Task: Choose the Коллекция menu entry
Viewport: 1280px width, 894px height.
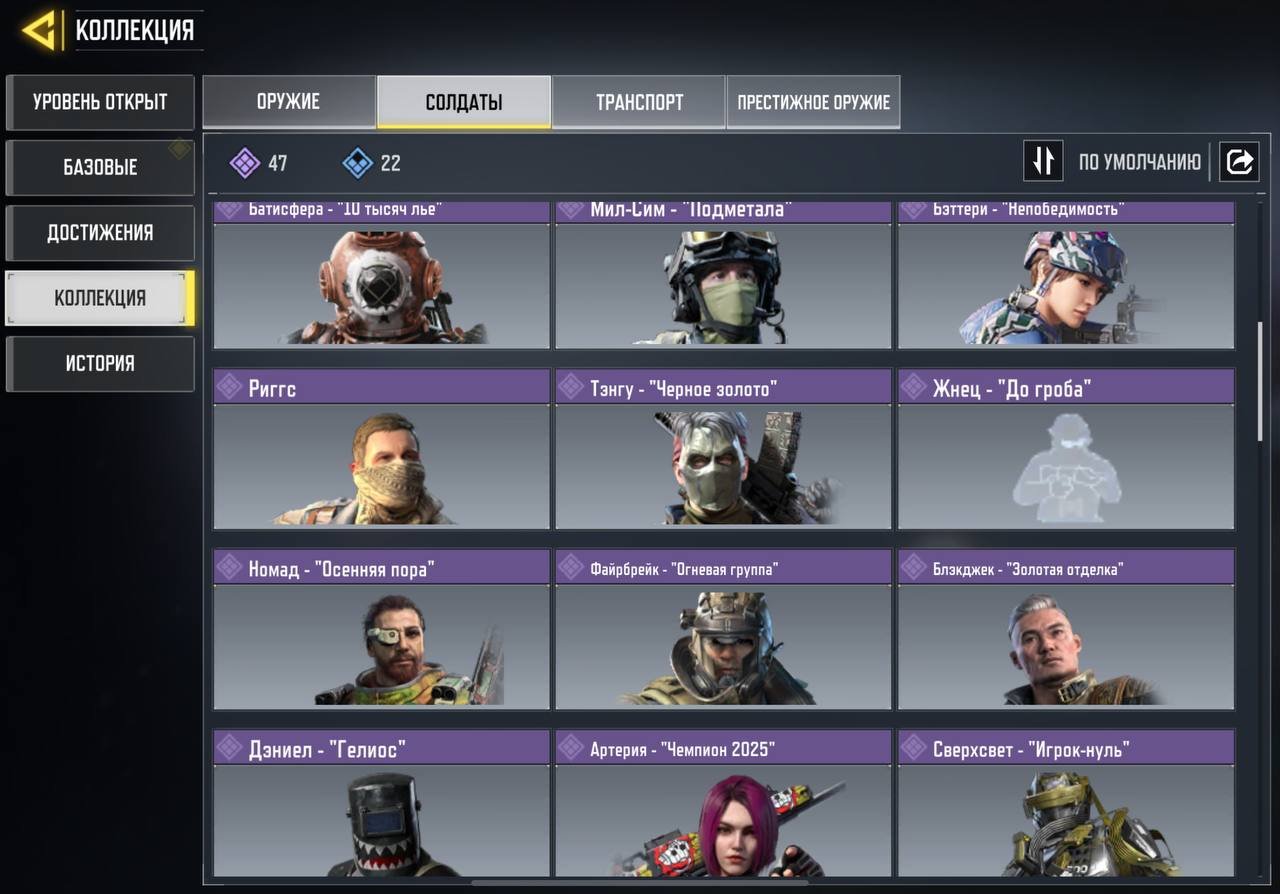Action: coord(100,298)
